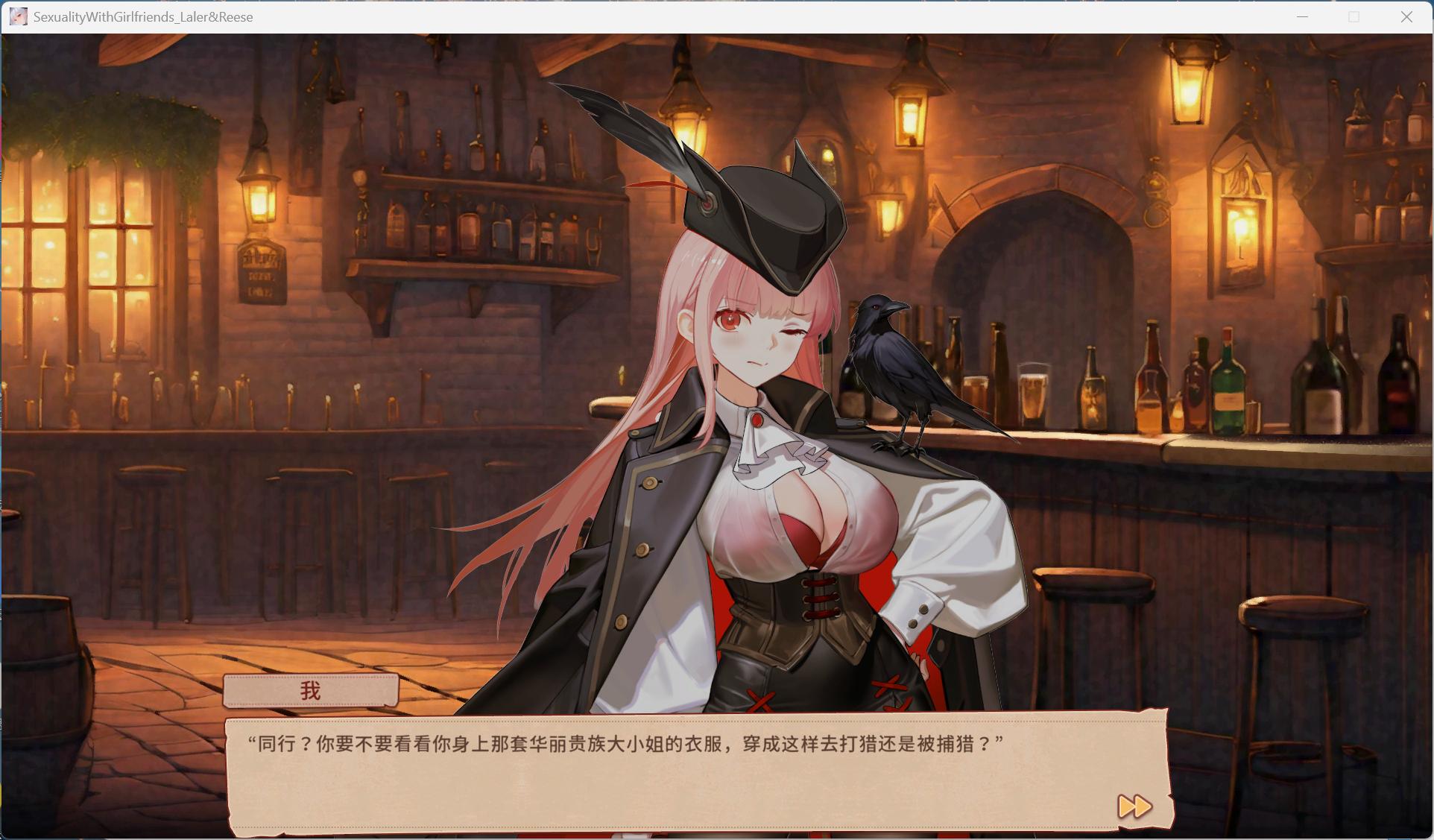This screenshot has height=840, width=1434.
Task: Click the game's application icon in title bar
Action: point(18,16)
